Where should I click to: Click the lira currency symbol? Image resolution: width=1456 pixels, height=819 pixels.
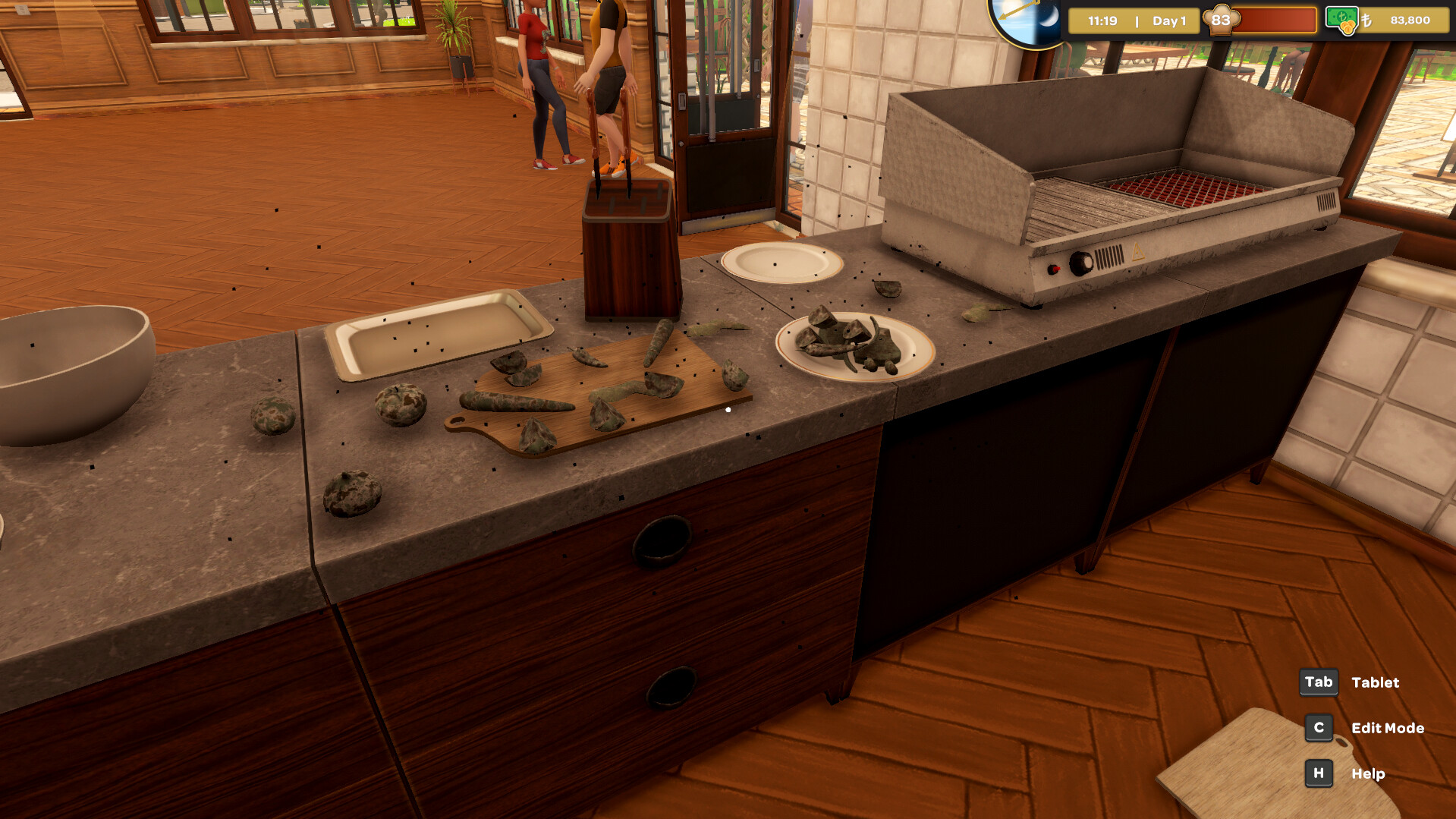coord(1367,20)
